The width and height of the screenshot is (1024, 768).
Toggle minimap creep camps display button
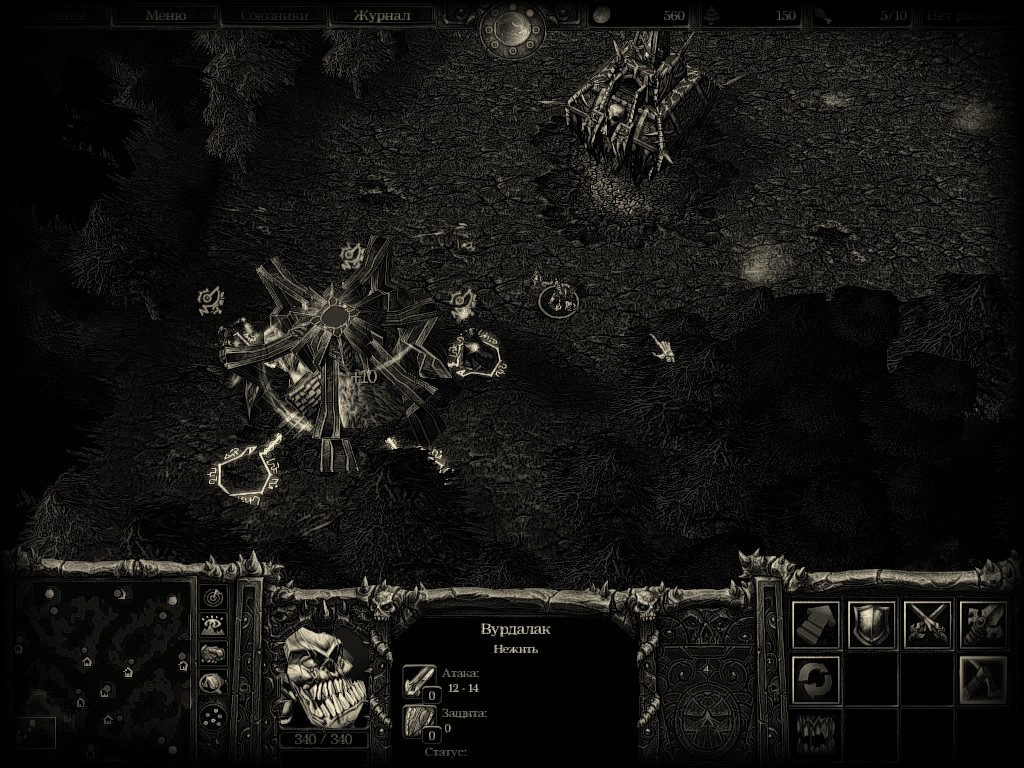pos(212,683)
